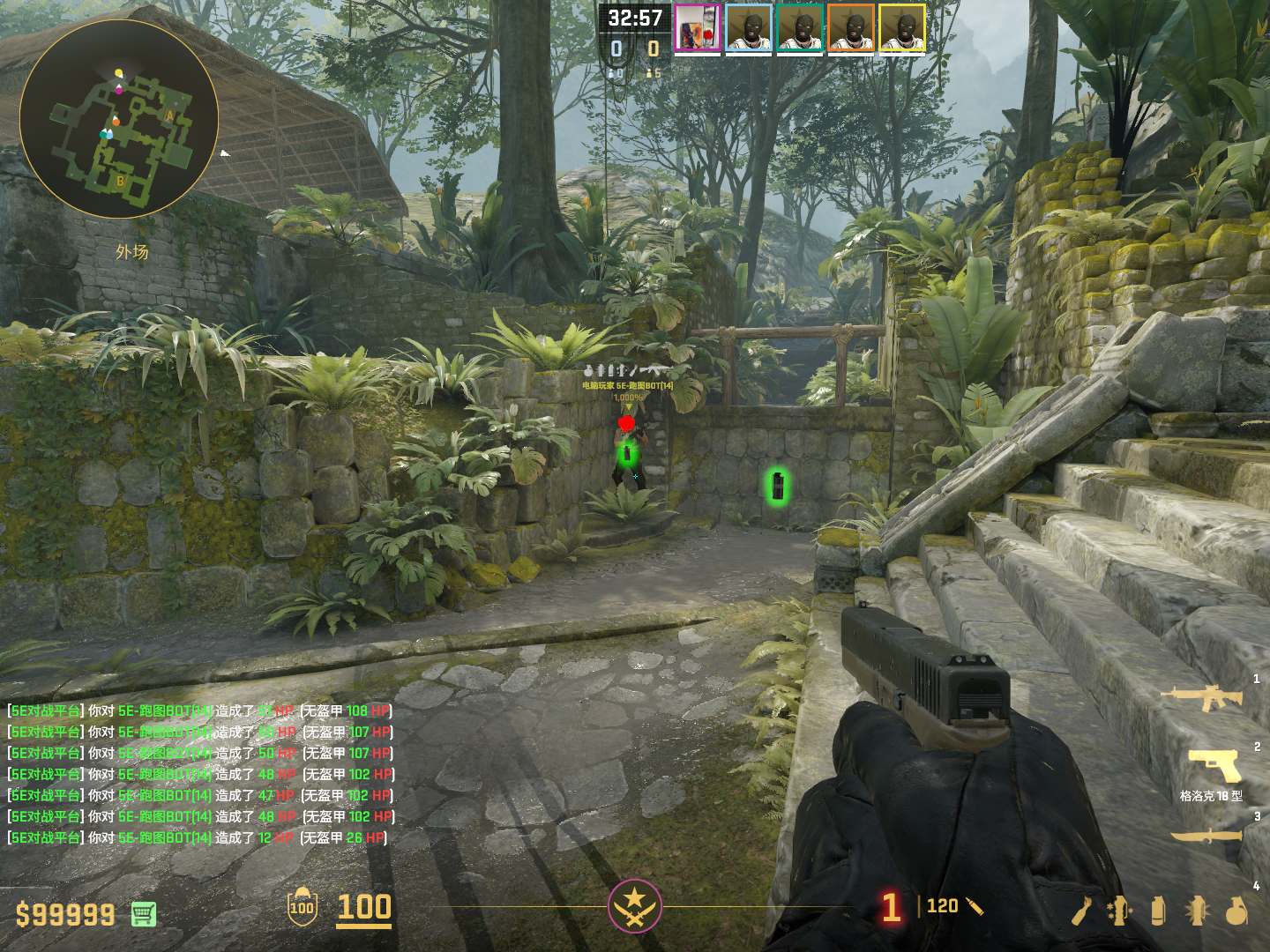Open the buy menu cart icon
The width and height of the screenshot is (1270, 952).
click(144, 914)
